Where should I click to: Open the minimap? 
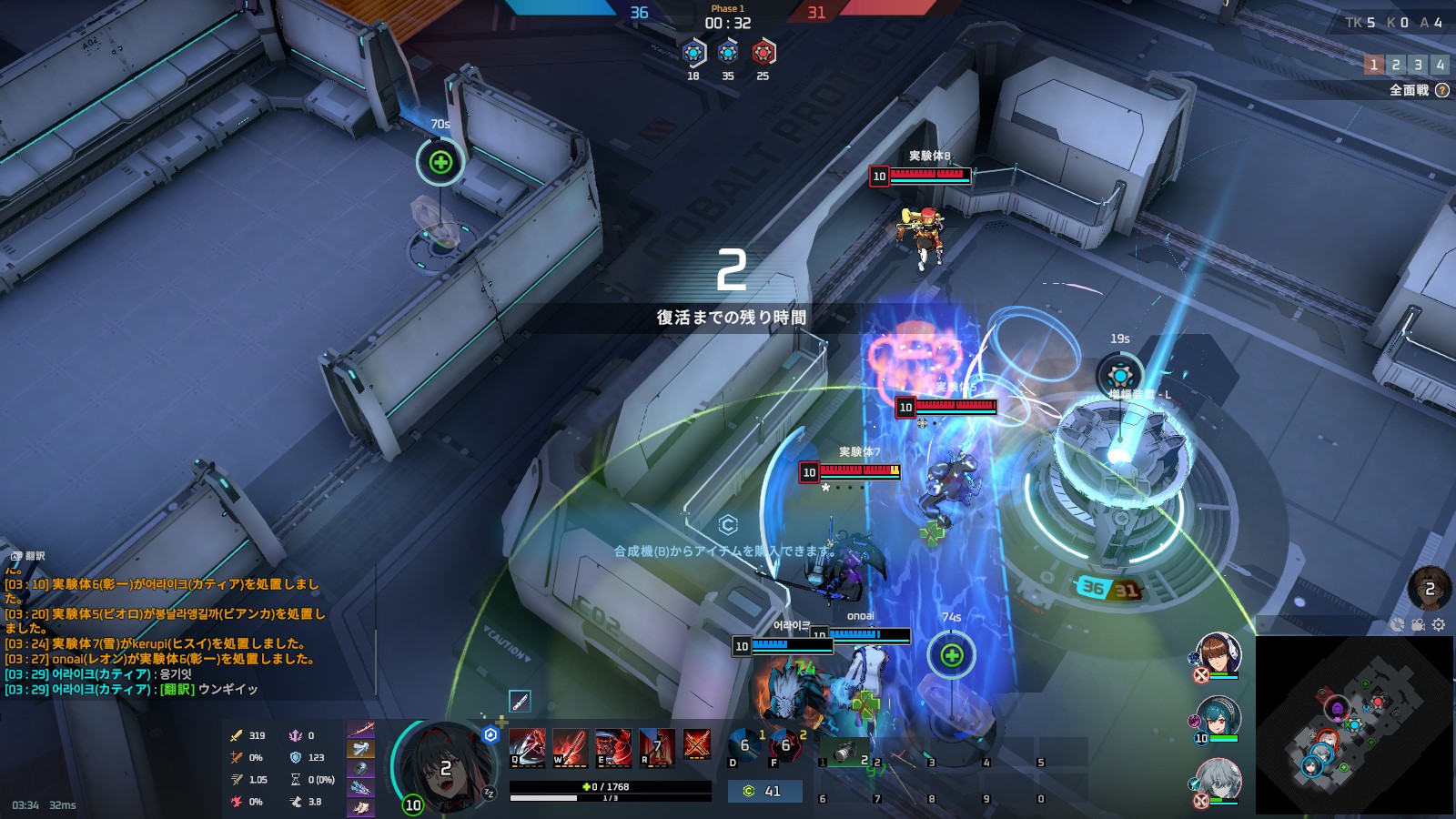1353,725
